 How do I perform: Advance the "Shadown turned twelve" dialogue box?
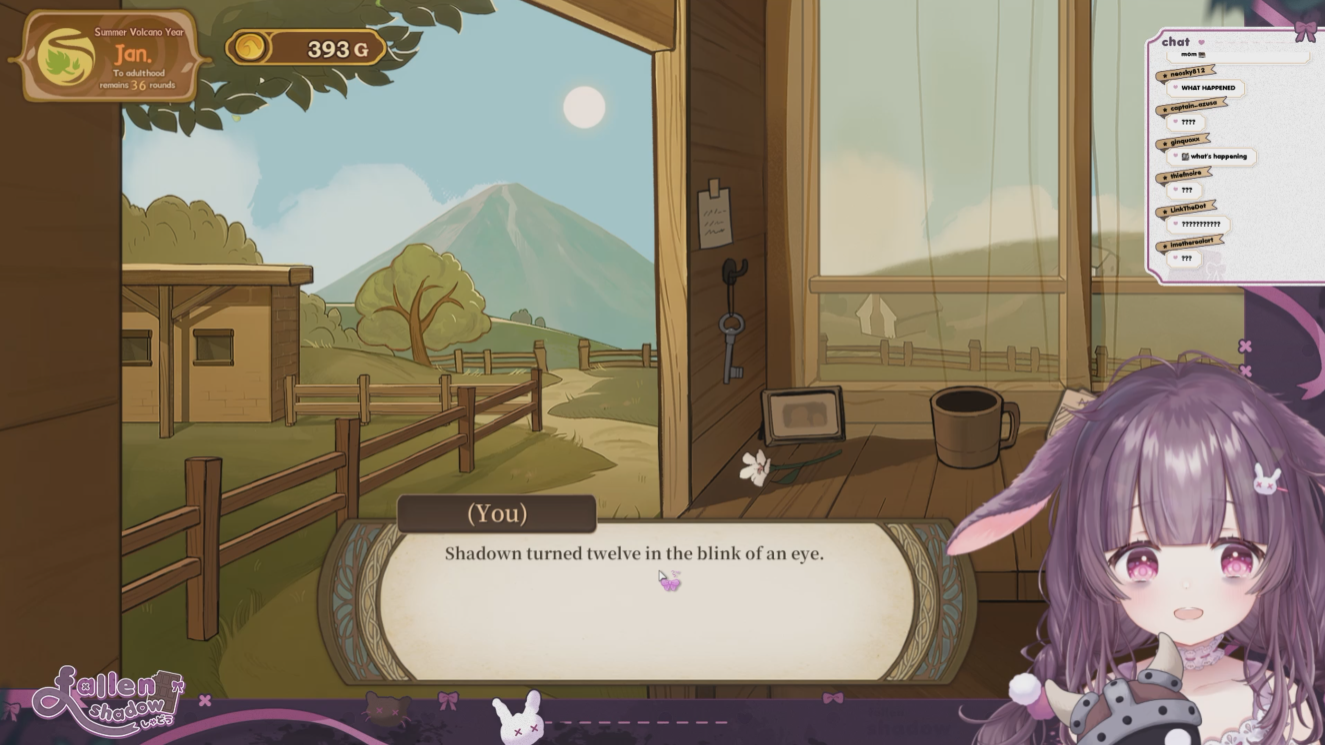tap(645, 600)
